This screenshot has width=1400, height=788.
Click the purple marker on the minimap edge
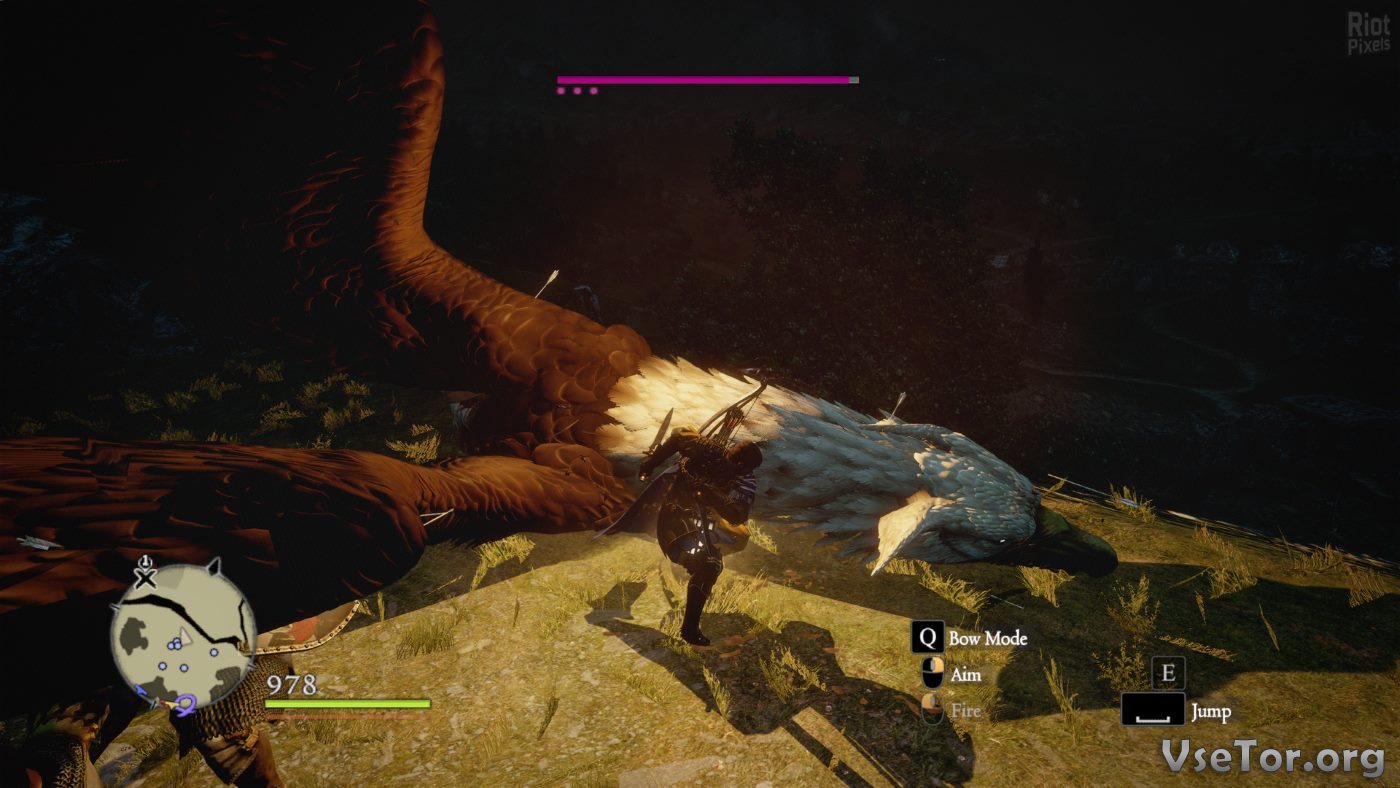pyautogui.click(x=184, y=706)
